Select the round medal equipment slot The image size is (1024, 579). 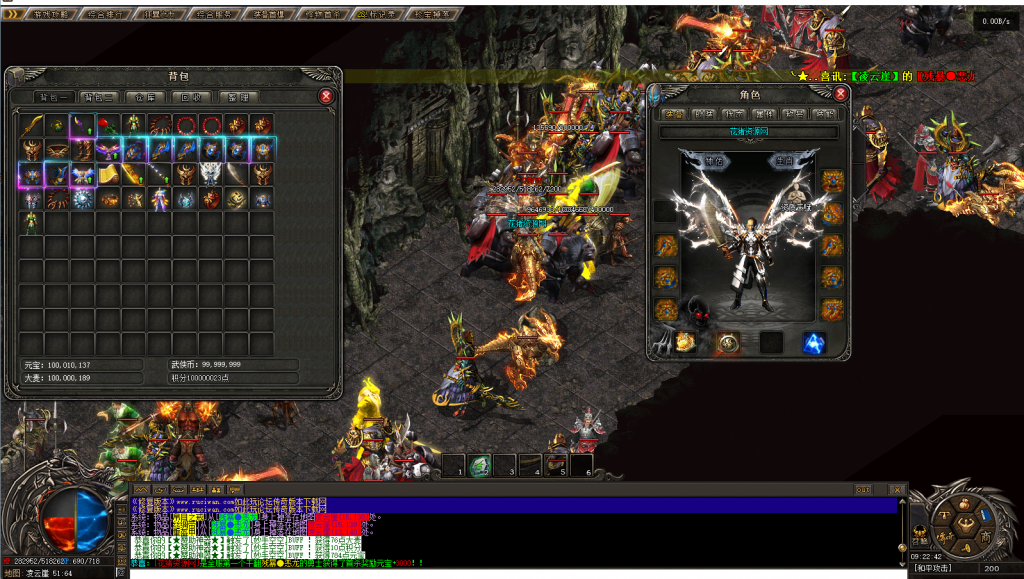pos(727,343)
